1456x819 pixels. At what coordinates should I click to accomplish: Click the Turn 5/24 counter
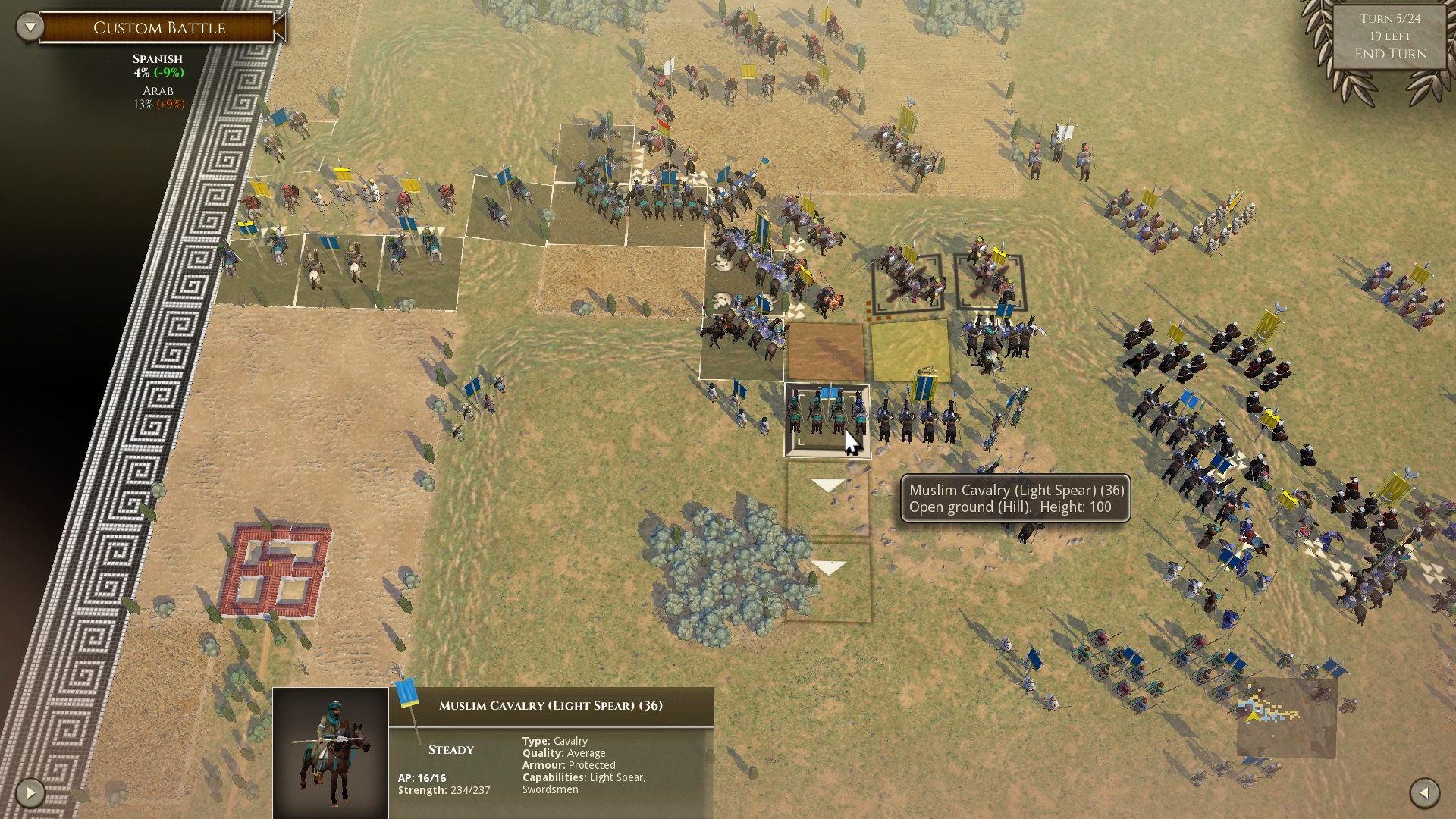click(x=1390, y=18)
